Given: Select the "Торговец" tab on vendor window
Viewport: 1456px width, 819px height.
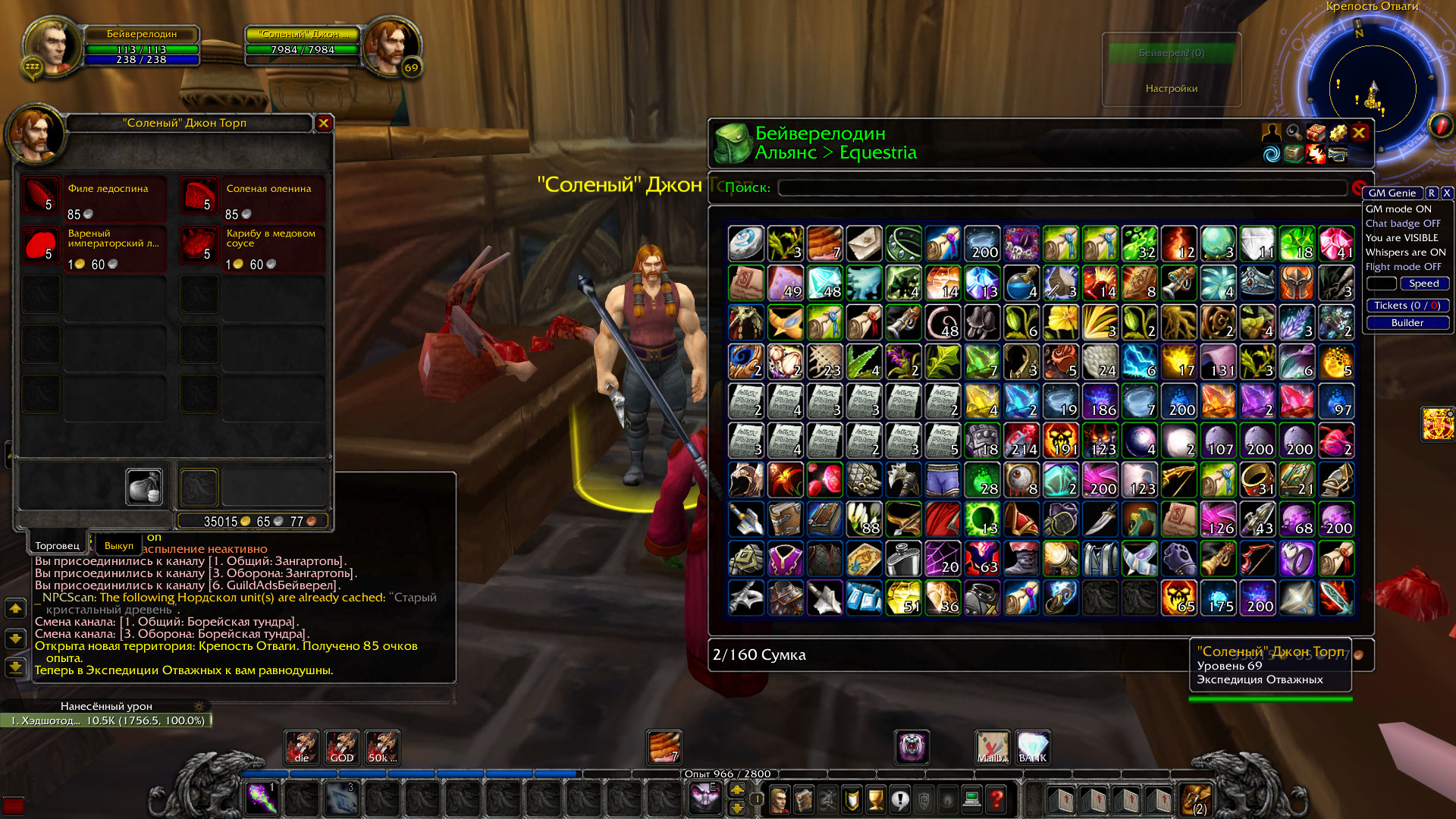Looking at the screenshot, I should pos(57,545).
